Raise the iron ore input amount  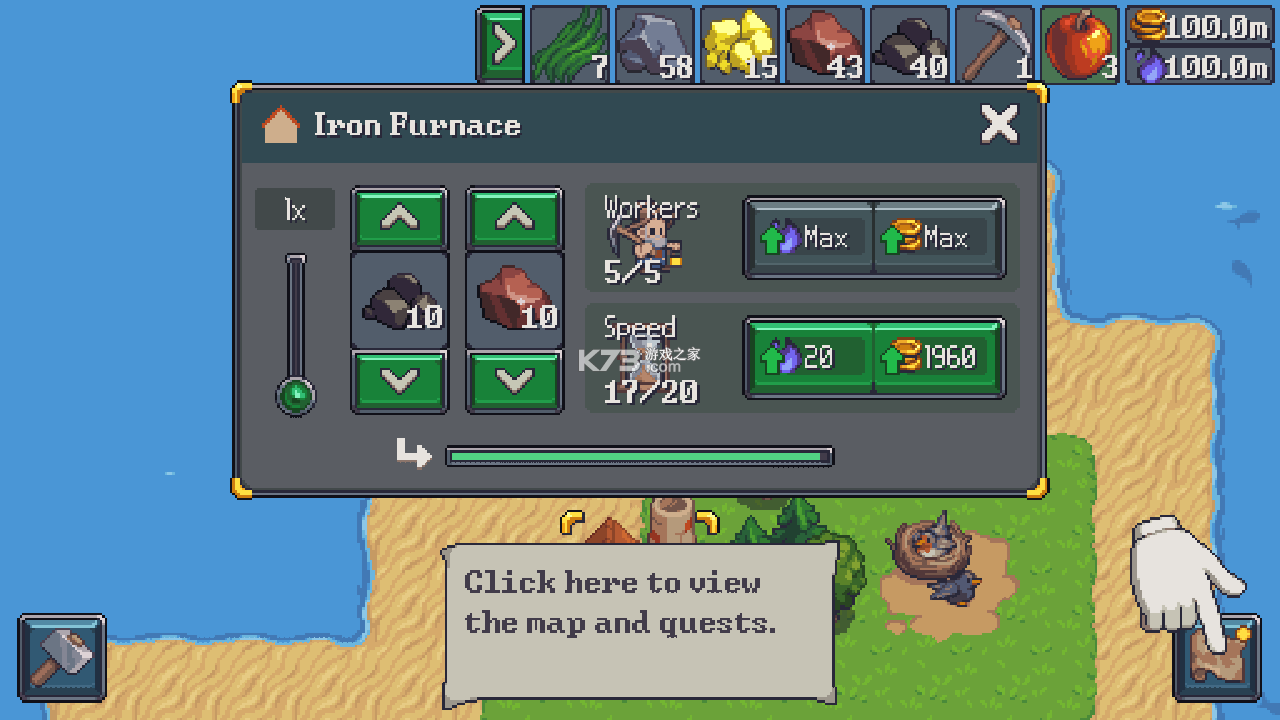515,218
